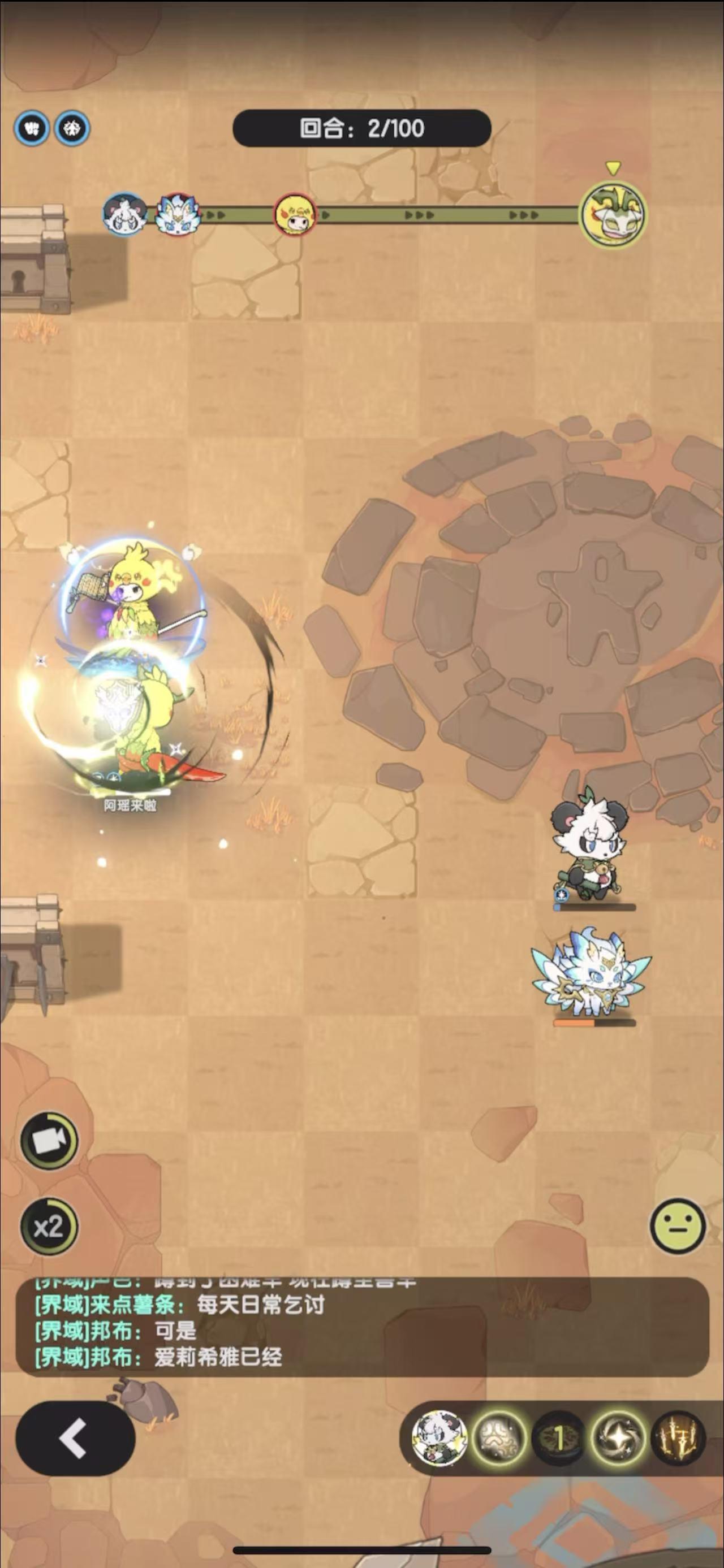
Task: Select the panda hero avatar in the skill bar
Action: point(439,1438)
